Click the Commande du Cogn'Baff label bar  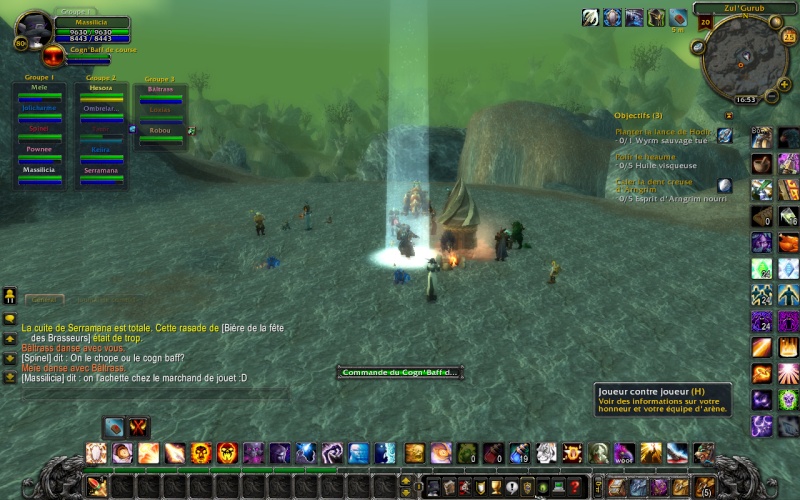coord(400,372)
